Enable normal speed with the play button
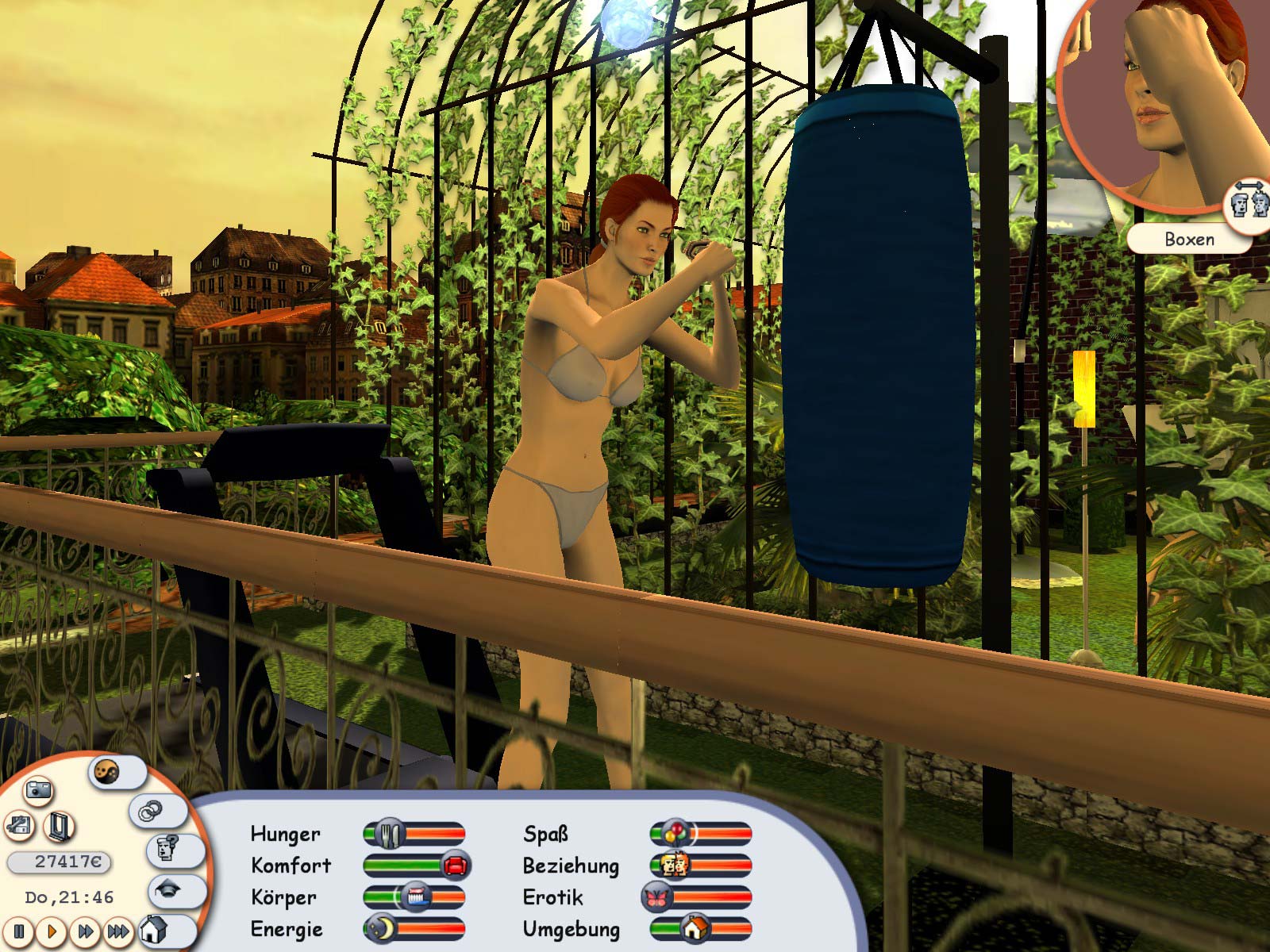Image resolution: width=1270 pixels, height=952 pixels. pyautogui.click(x=53, y=933)
